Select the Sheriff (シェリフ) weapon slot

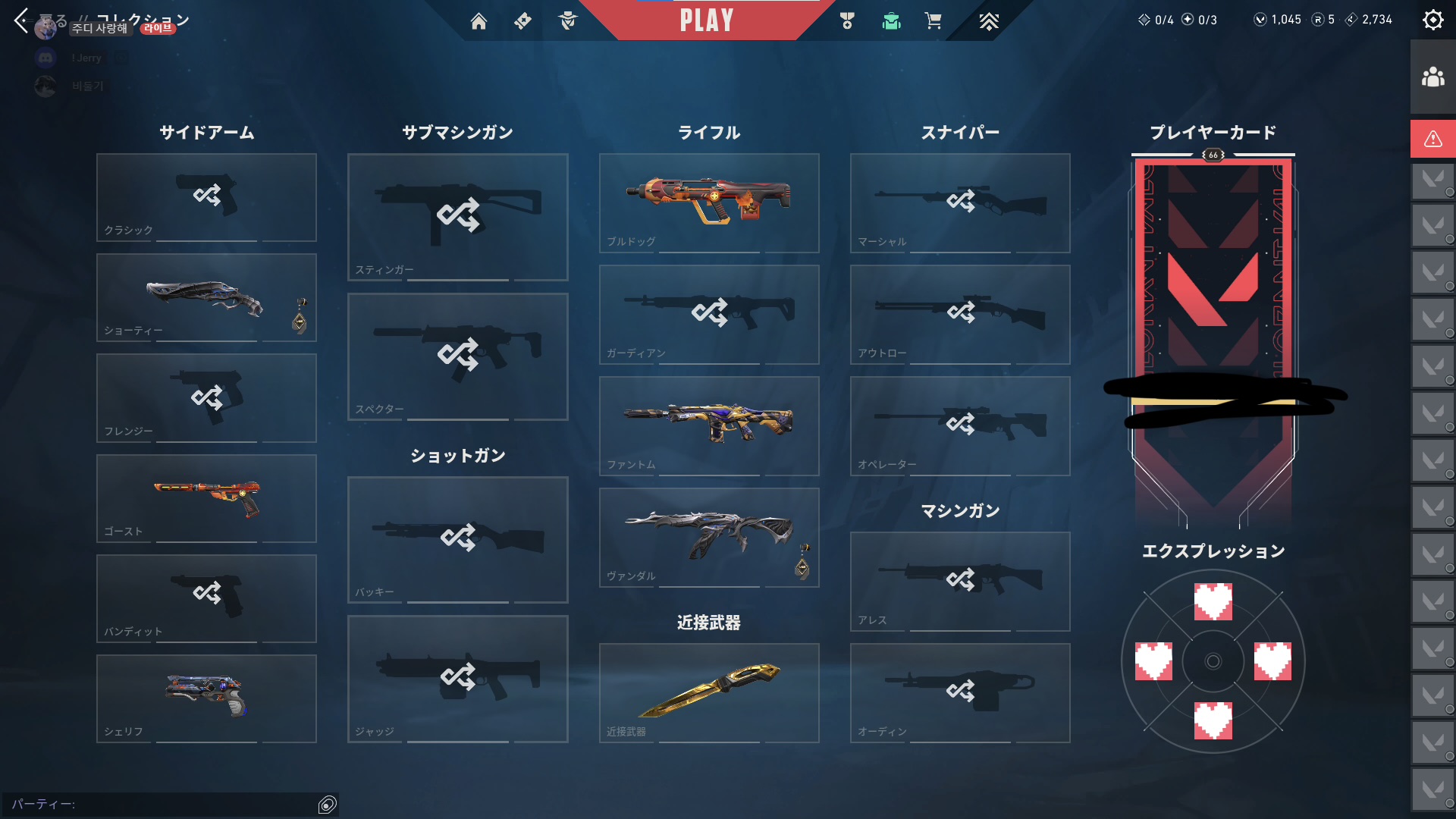point(206,698)
